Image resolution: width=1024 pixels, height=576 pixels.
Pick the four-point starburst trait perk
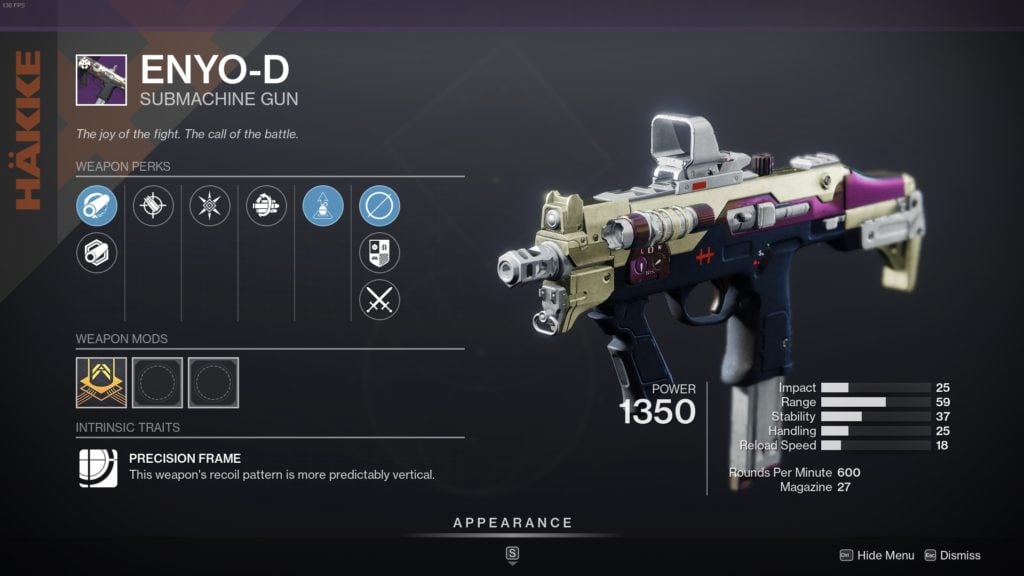tap(210, 206)
